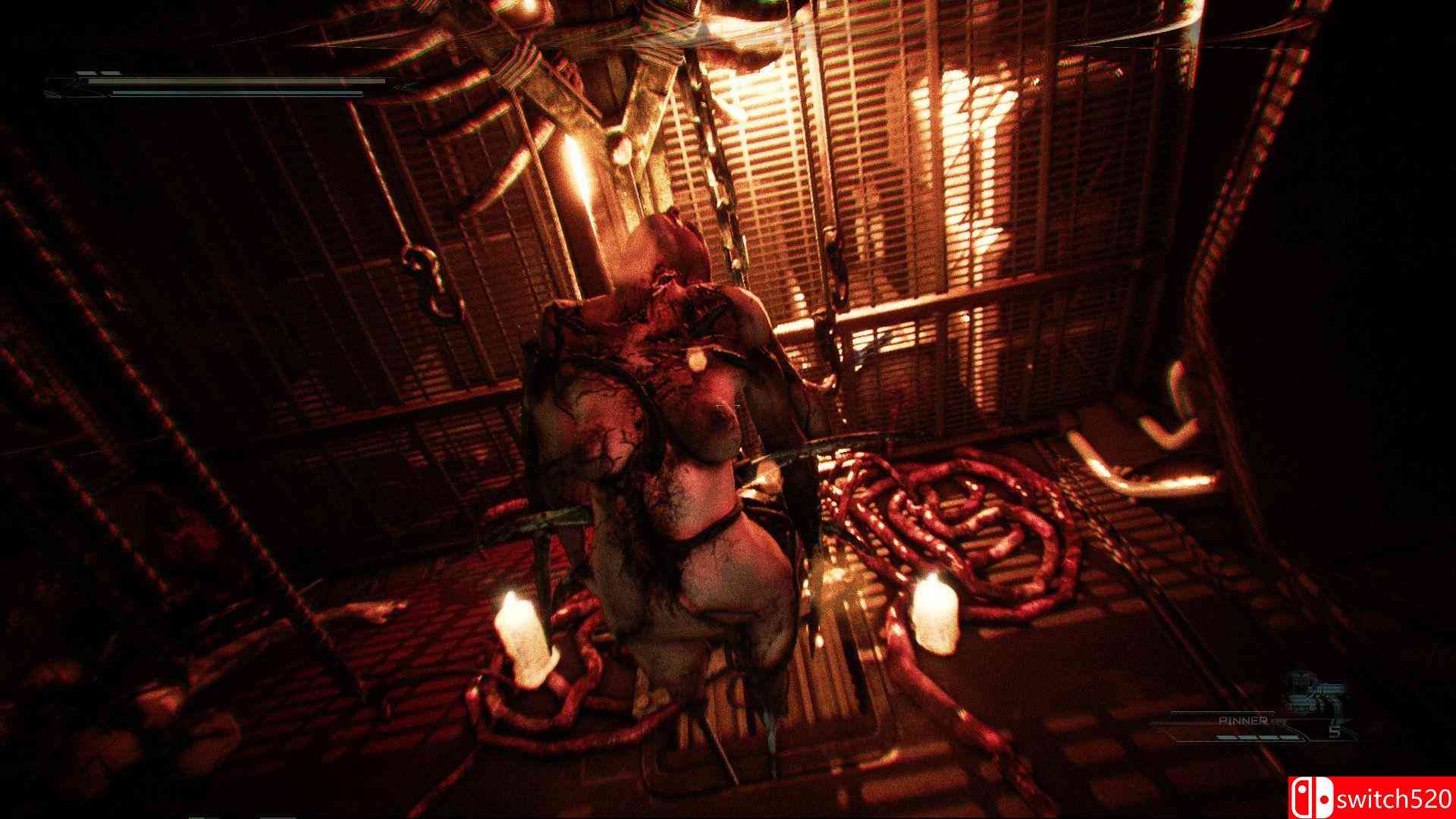
Task: Toggle the Pinner ammo indicator display
Action: pos(1259,736)
